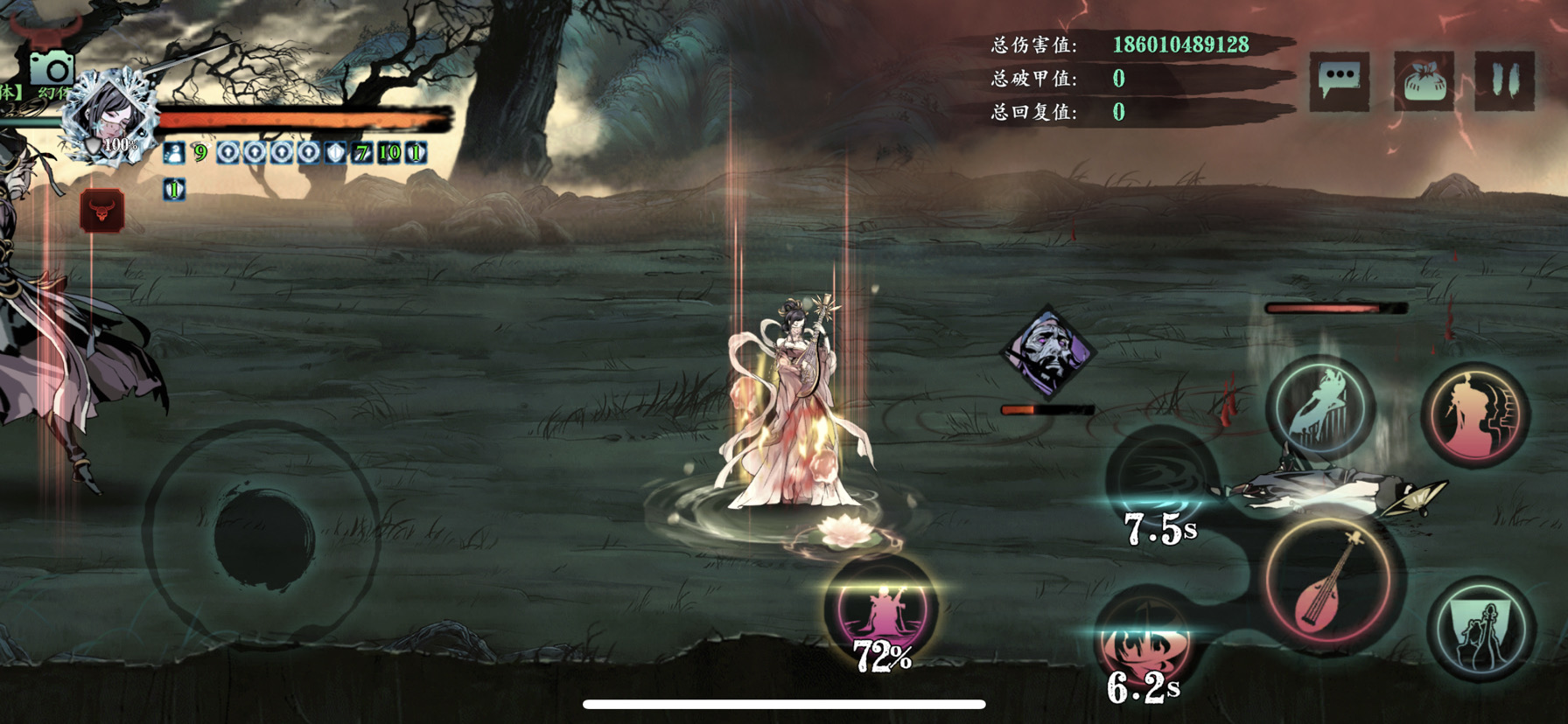Tap the red bull skull icon
The height and width of the screenshot is (724, 1568).
pos(102,211)
